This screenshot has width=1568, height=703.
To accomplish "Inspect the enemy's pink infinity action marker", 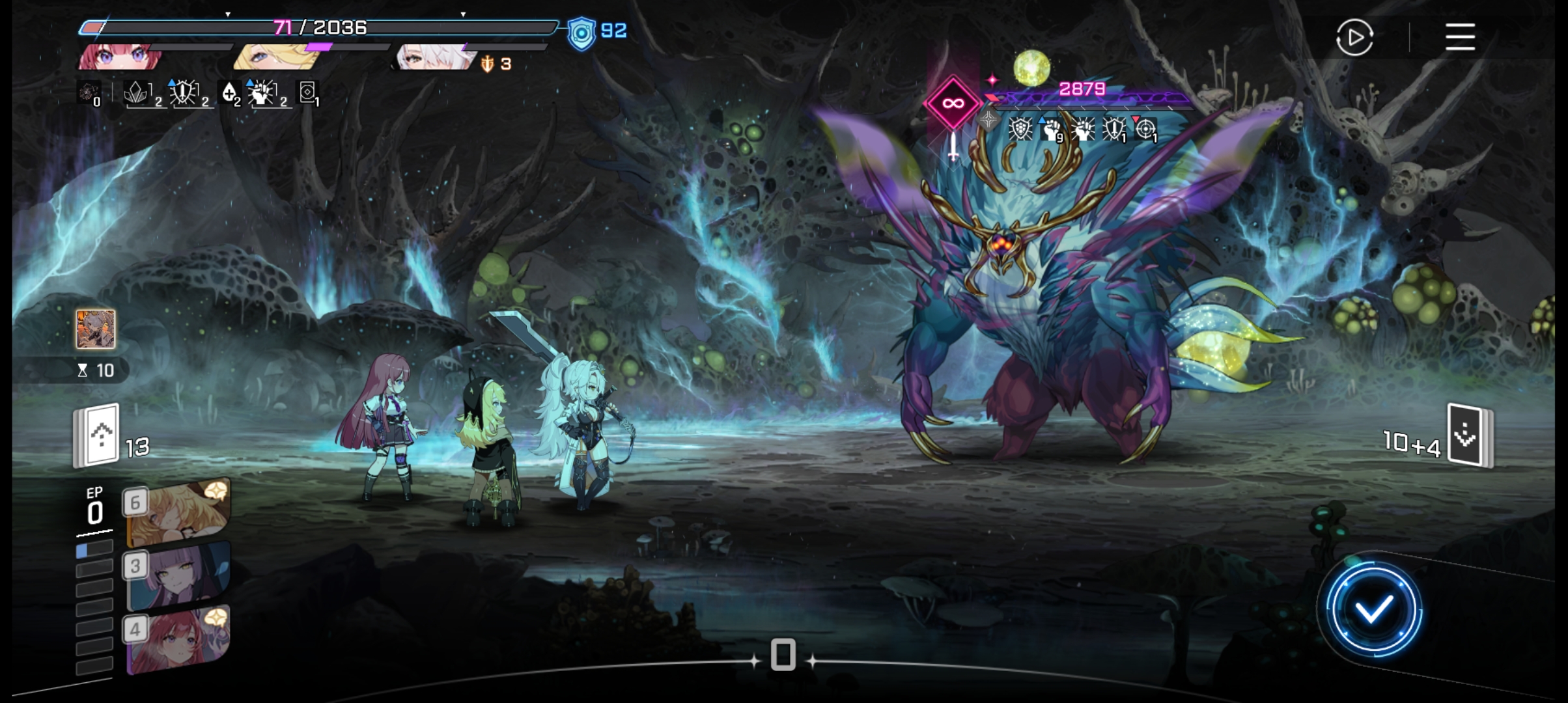I will pyautogui.click(x=953, y=103).
